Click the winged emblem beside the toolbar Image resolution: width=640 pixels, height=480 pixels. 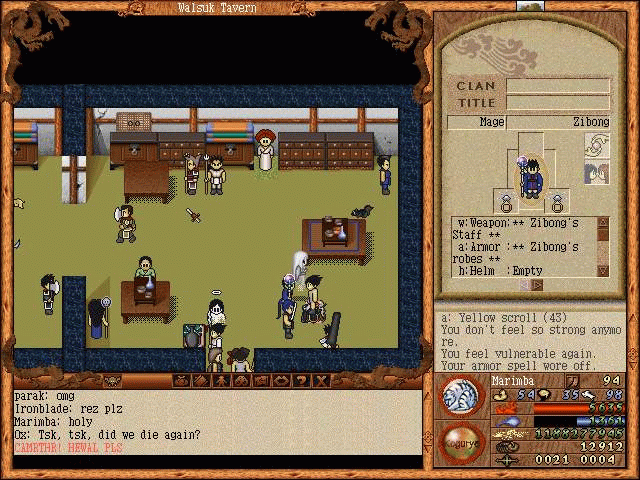click(112, 381)
